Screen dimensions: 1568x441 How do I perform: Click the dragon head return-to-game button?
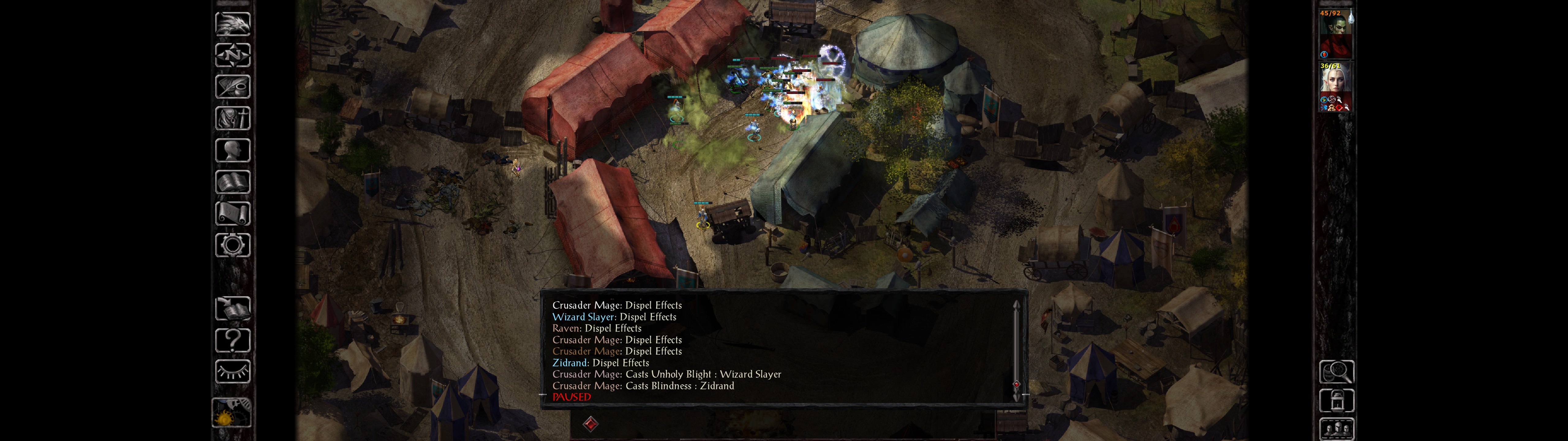click(x=232, y=24)
